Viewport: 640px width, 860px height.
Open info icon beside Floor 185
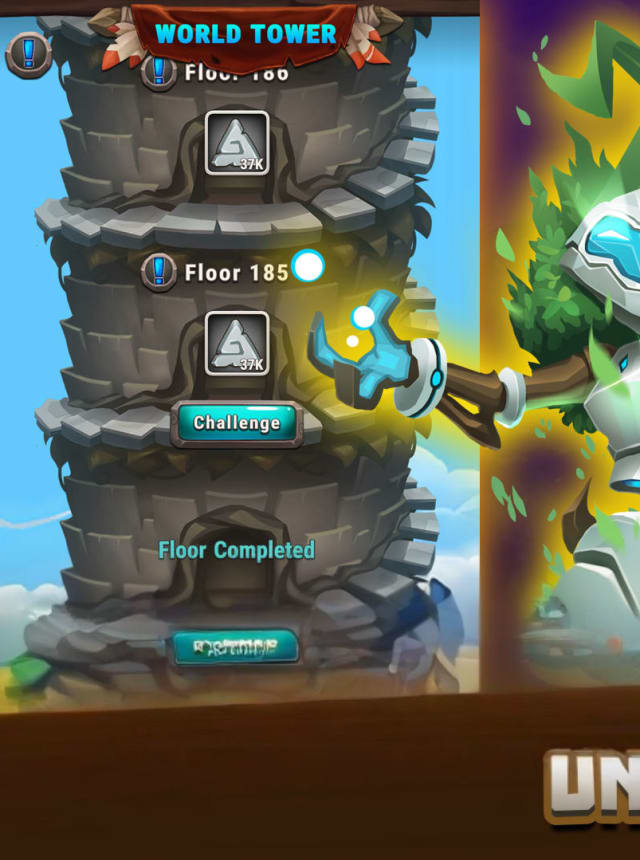tap(158, 271)
